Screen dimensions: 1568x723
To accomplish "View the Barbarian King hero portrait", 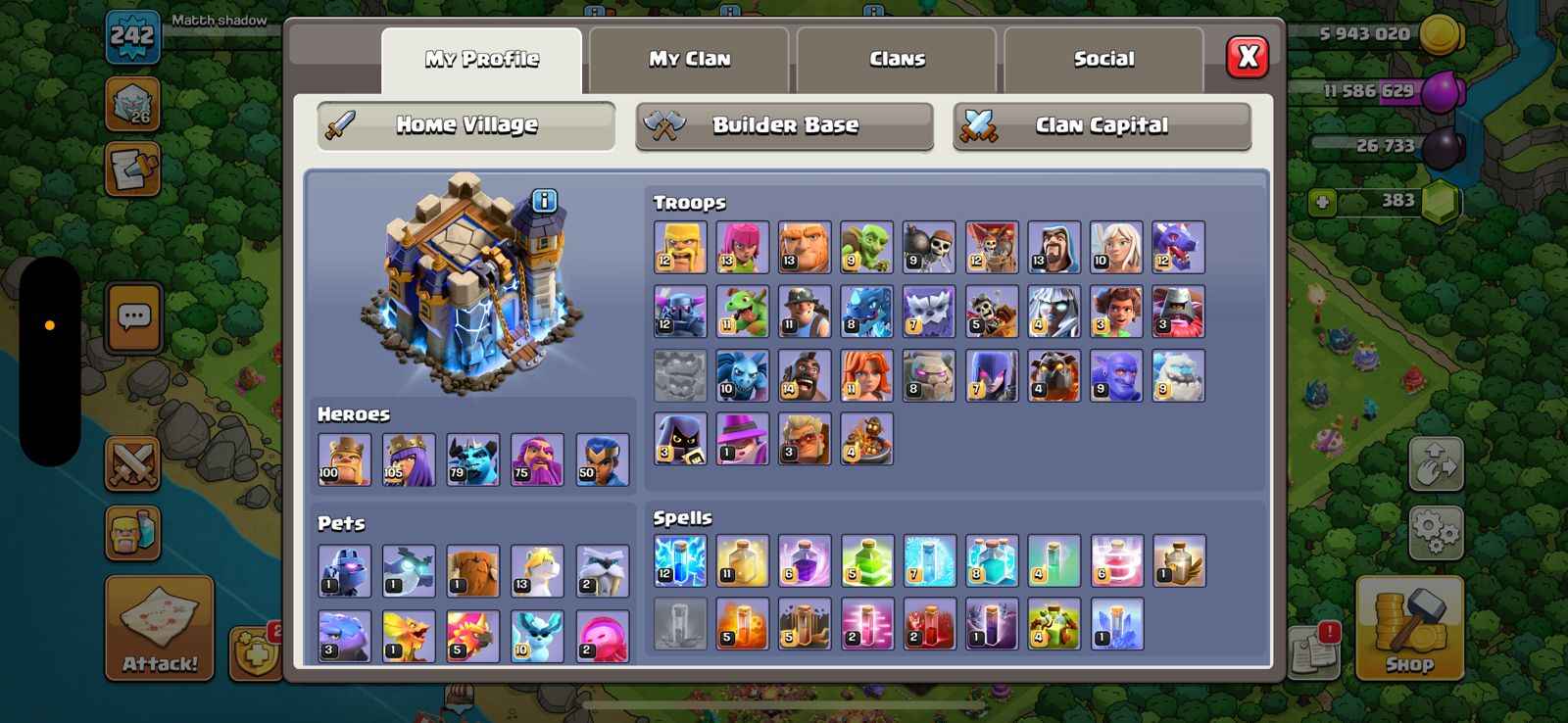I will click(x=344, y=459).
